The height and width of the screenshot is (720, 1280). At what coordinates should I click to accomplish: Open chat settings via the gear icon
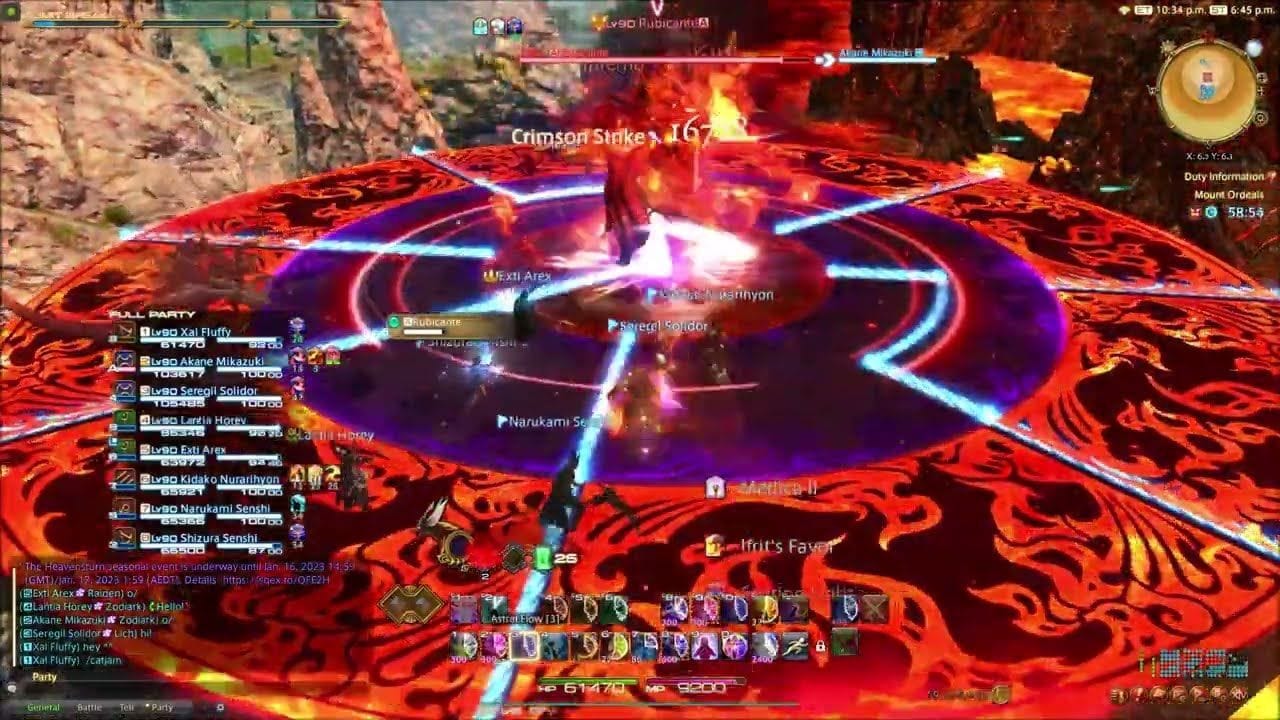[219, 708]
